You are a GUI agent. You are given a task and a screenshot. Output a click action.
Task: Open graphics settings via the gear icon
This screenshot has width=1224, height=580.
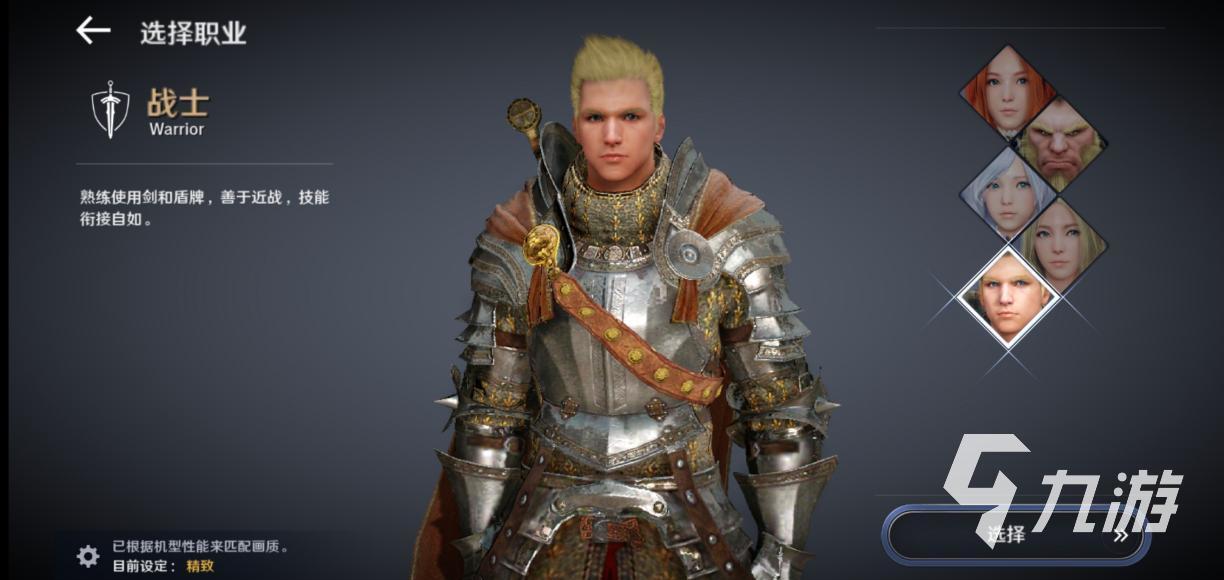pyautogui.click(x=88, y=556)
